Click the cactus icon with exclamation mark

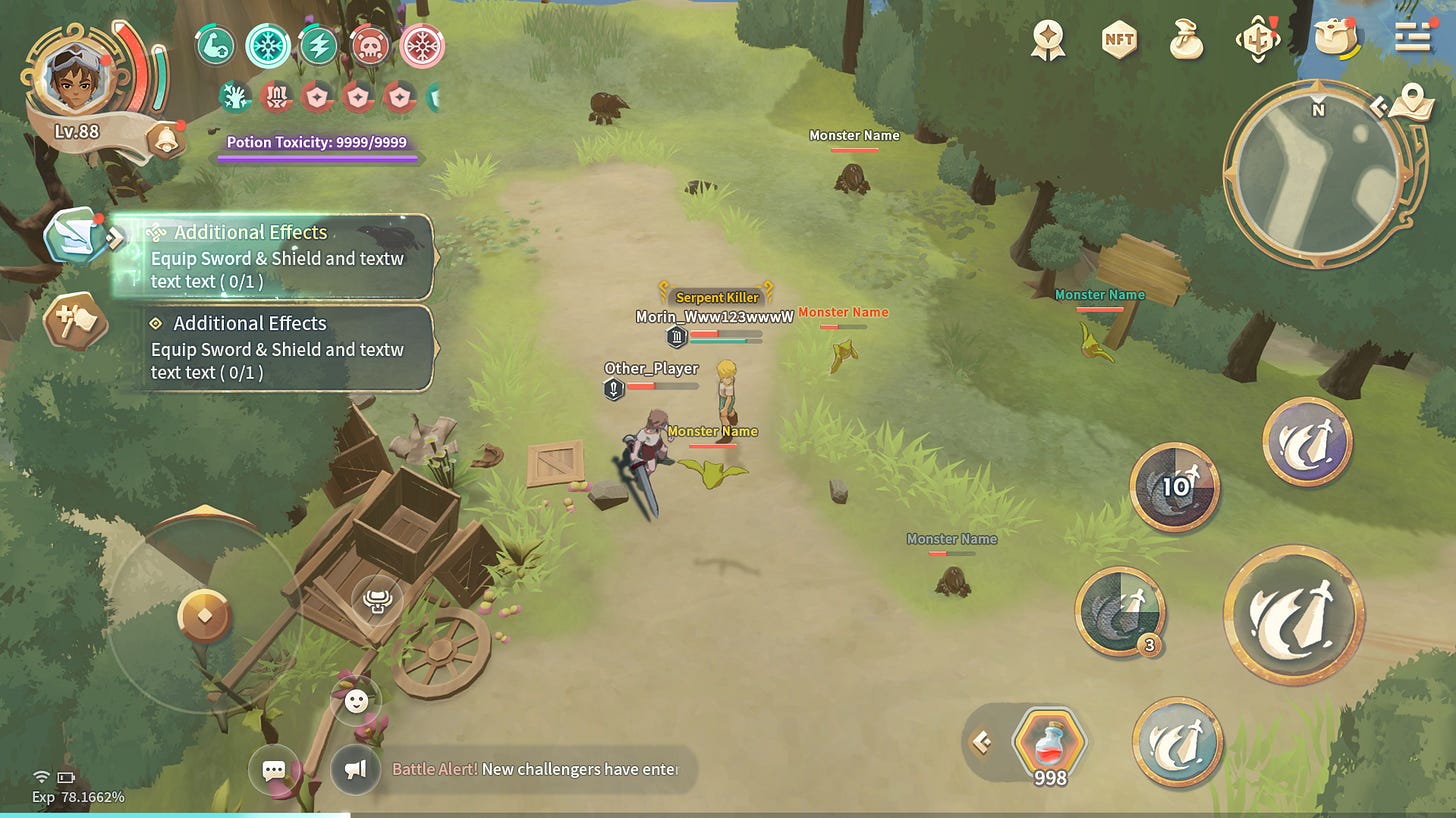(1258, 40)
